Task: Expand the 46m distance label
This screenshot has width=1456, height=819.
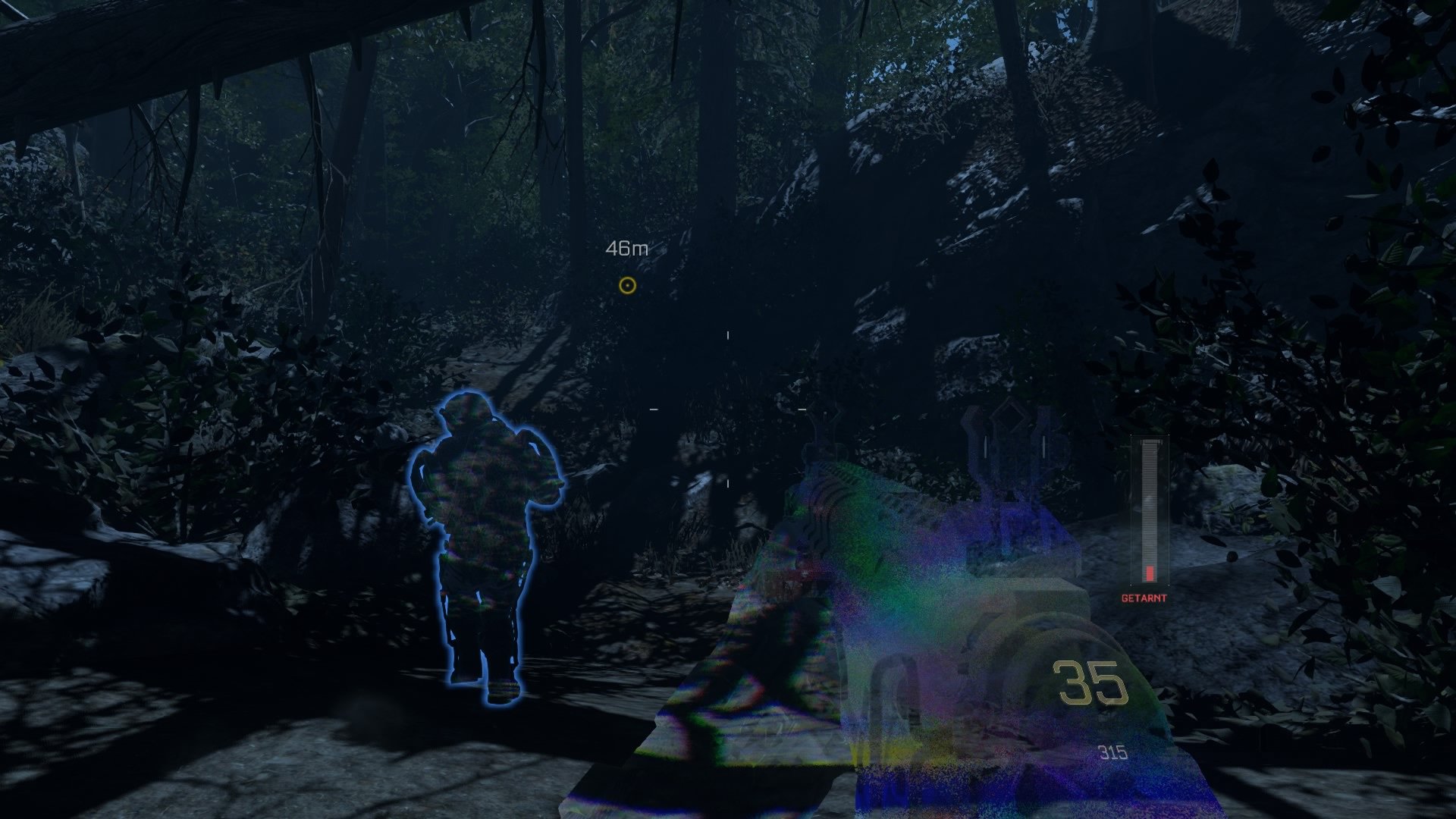Action: pos(626,246)
